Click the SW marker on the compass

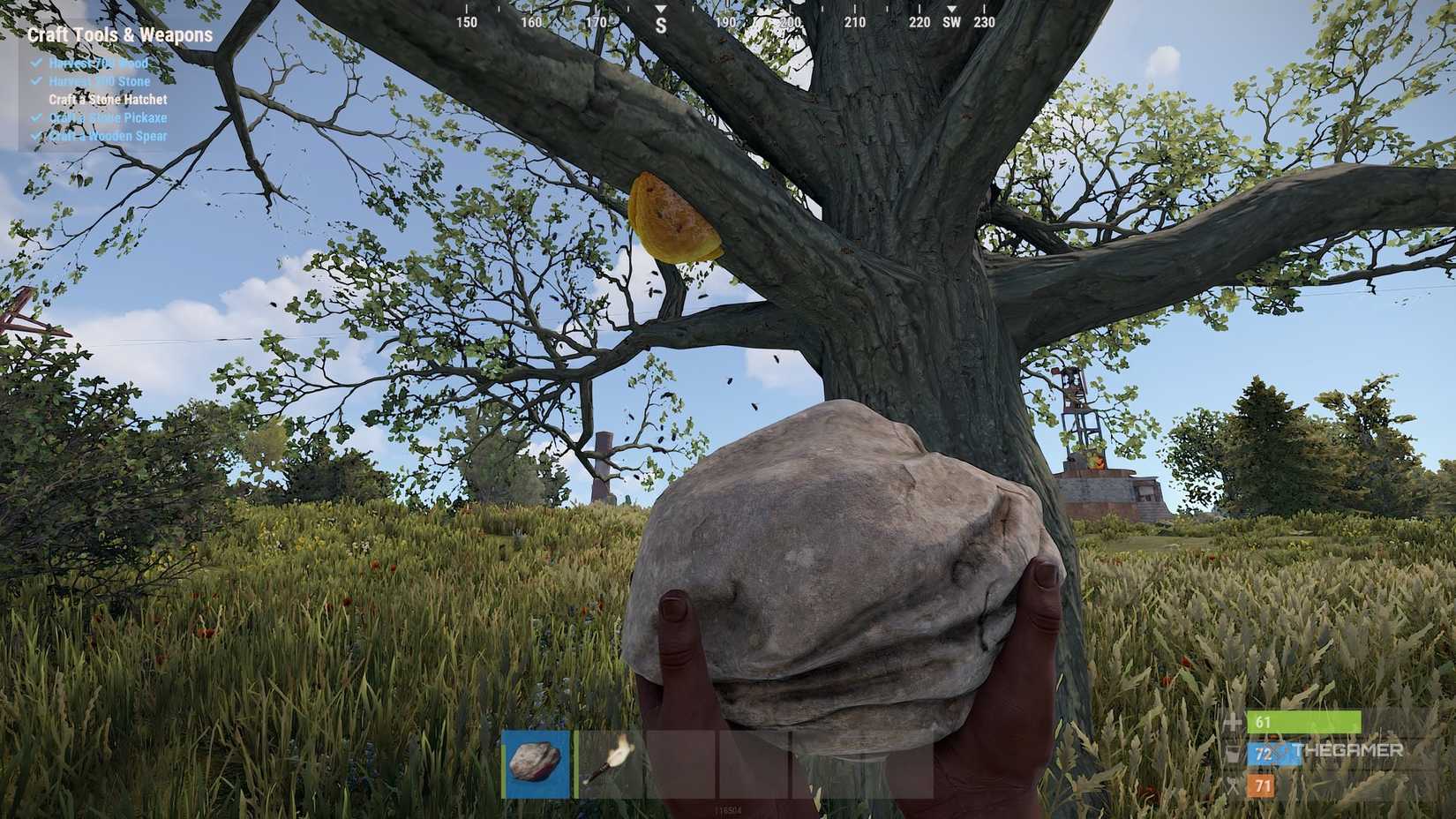950,23
